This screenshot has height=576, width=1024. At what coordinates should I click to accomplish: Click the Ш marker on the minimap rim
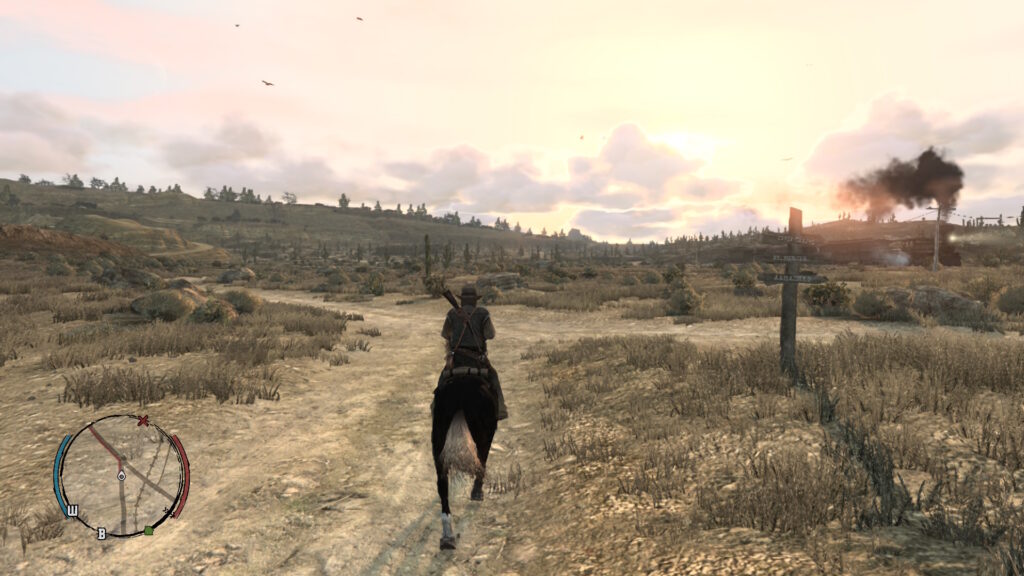(72, 511)
